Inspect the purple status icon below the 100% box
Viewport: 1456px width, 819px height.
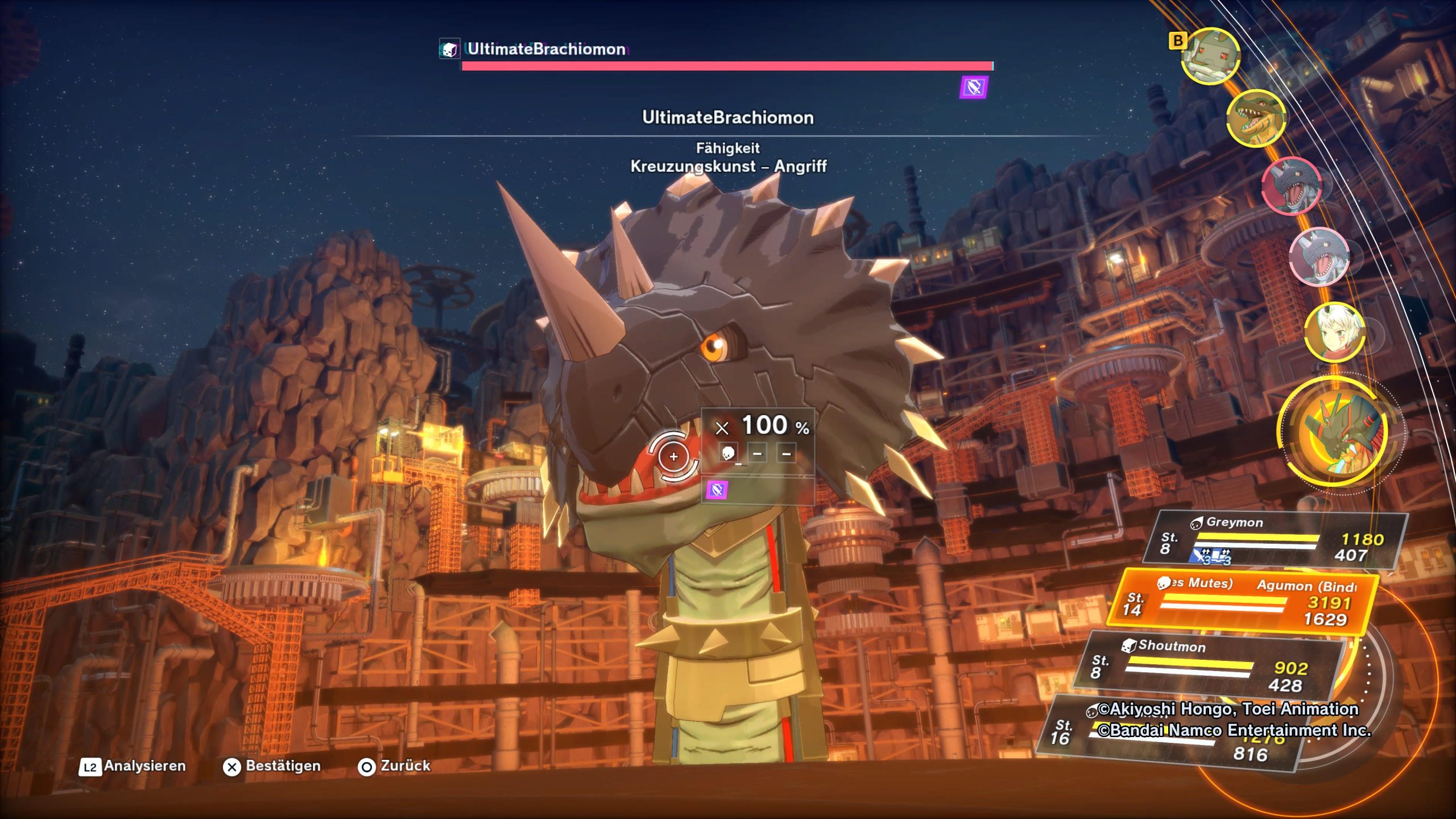pyautogui.click(x=717, y=490)
